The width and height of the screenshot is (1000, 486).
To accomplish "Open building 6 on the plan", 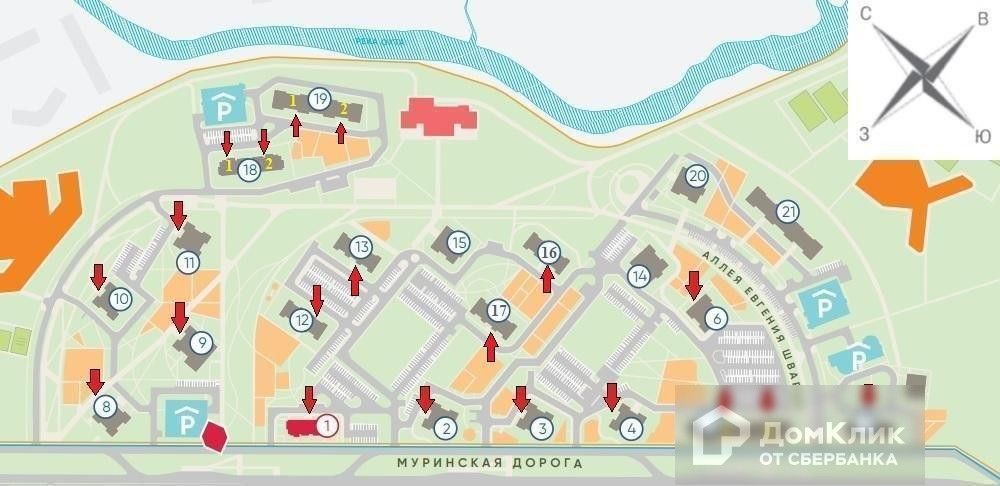I will coord(715,319).
